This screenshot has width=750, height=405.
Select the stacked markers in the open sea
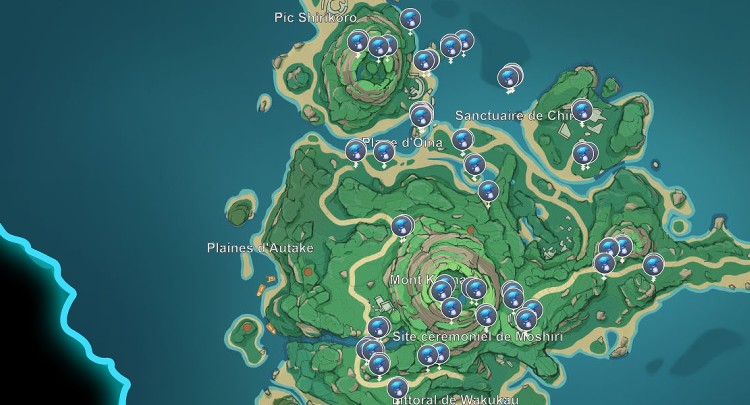click(510, 76)
